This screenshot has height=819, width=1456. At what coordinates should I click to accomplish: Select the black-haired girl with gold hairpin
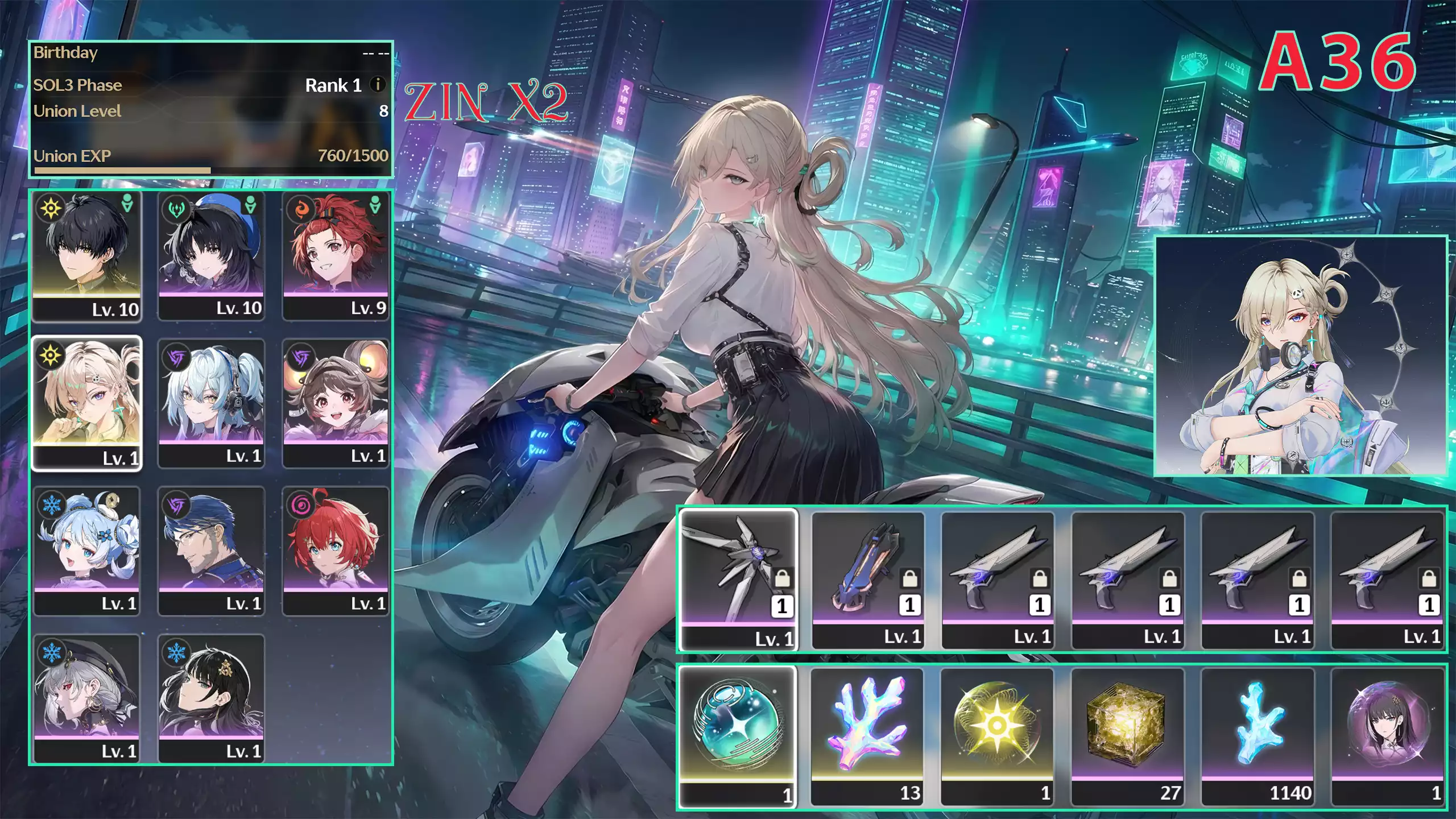pos(211,698)
